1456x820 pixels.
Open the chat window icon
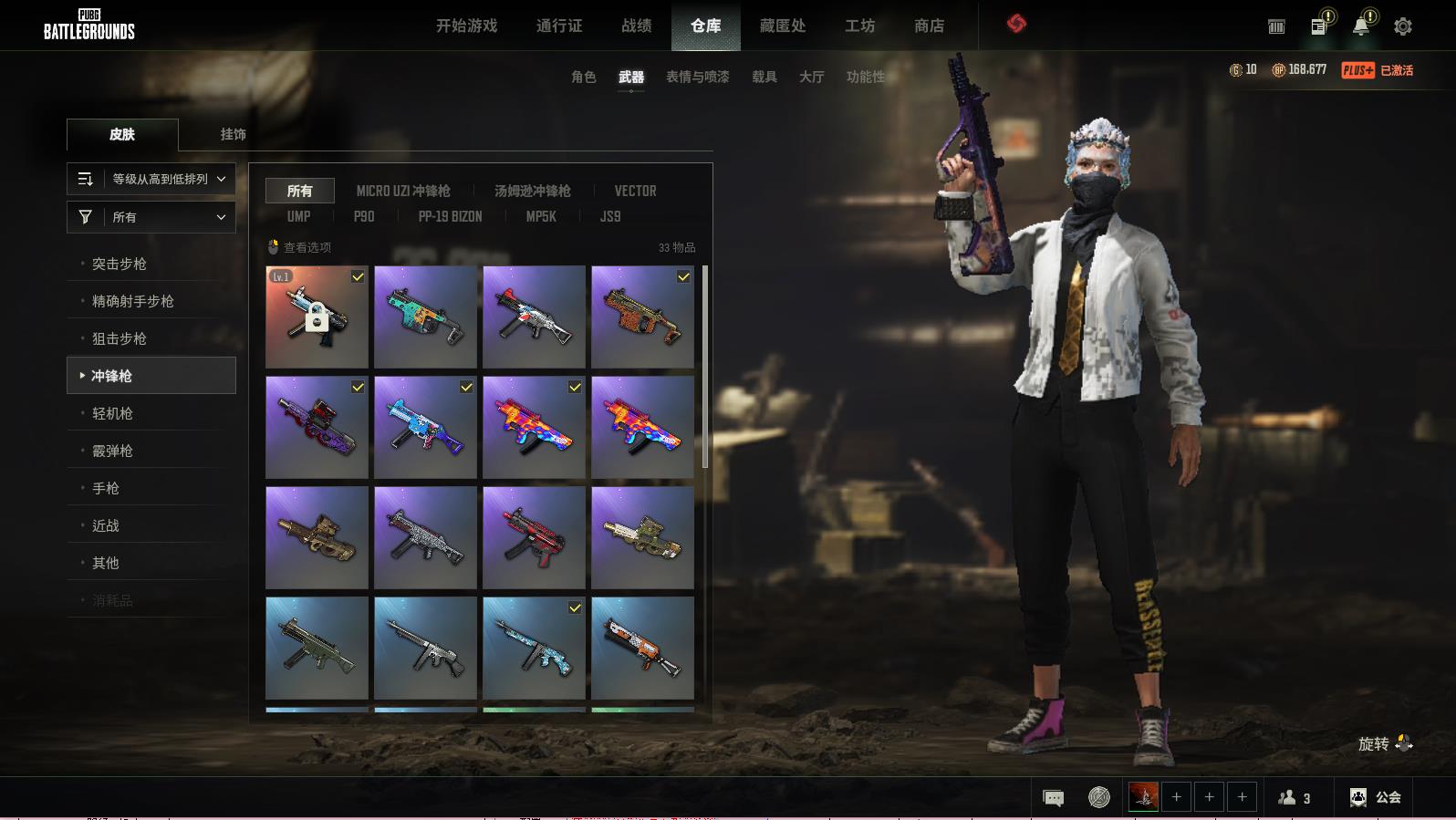tap(1053, 798)
